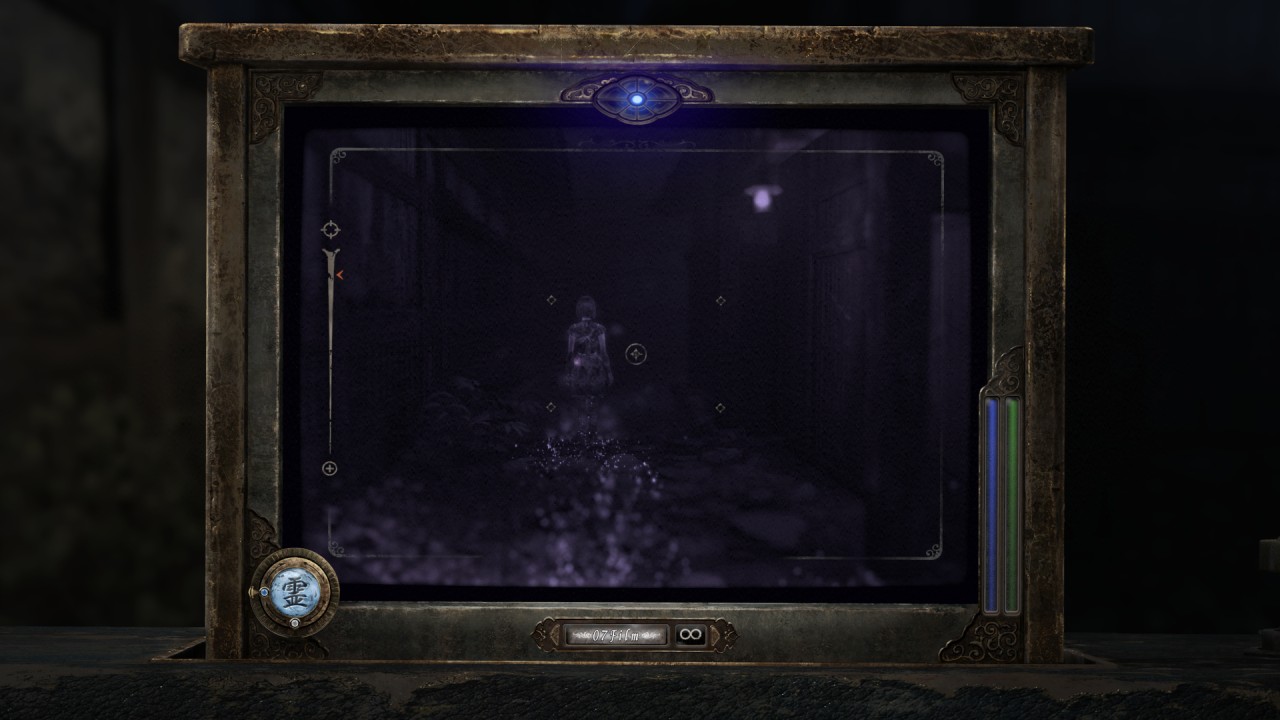Select the infinity film symbol beside the counter

[x=690, y=634]
